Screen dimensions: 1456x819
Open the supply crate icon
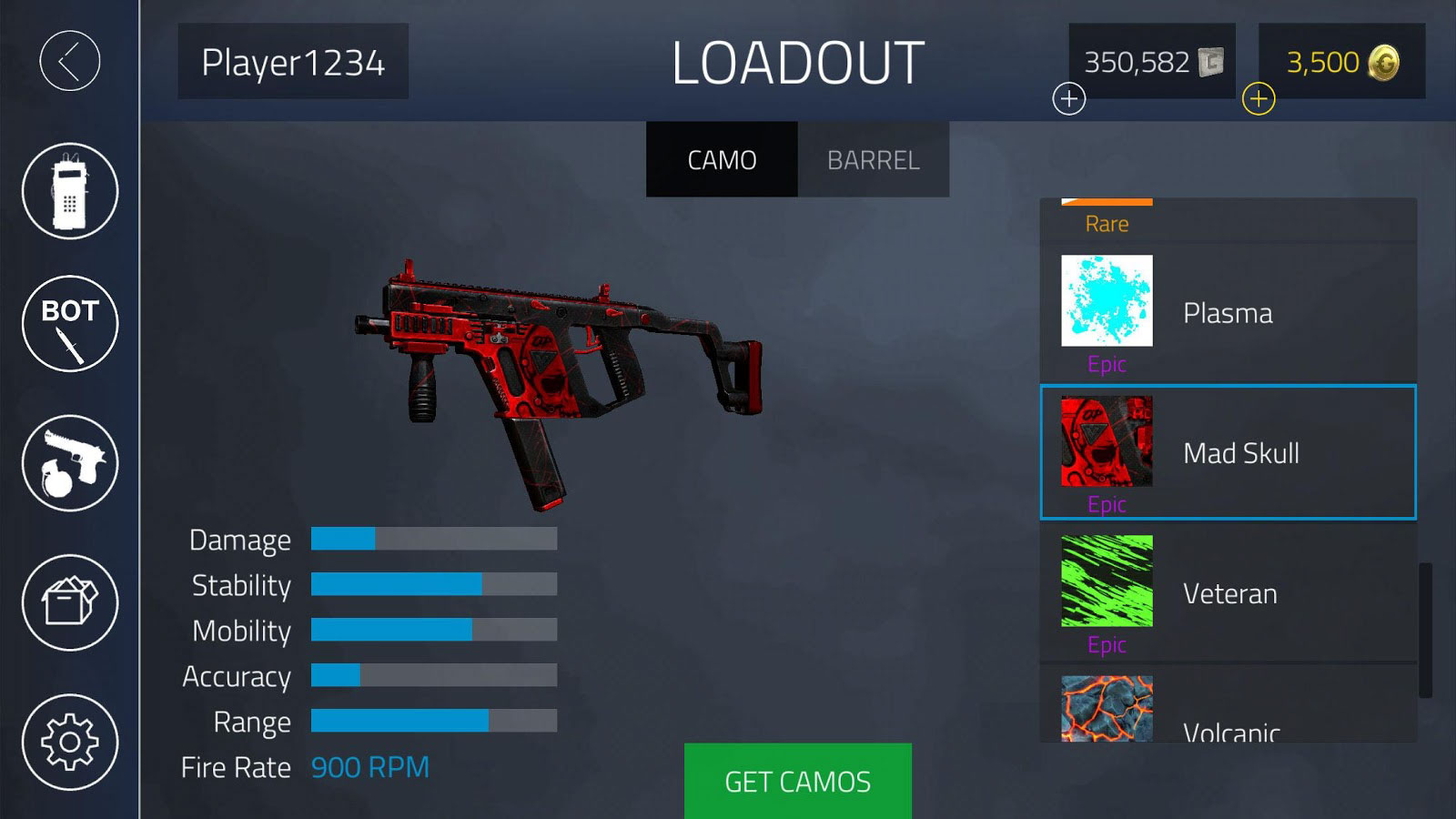click(68, 602)
